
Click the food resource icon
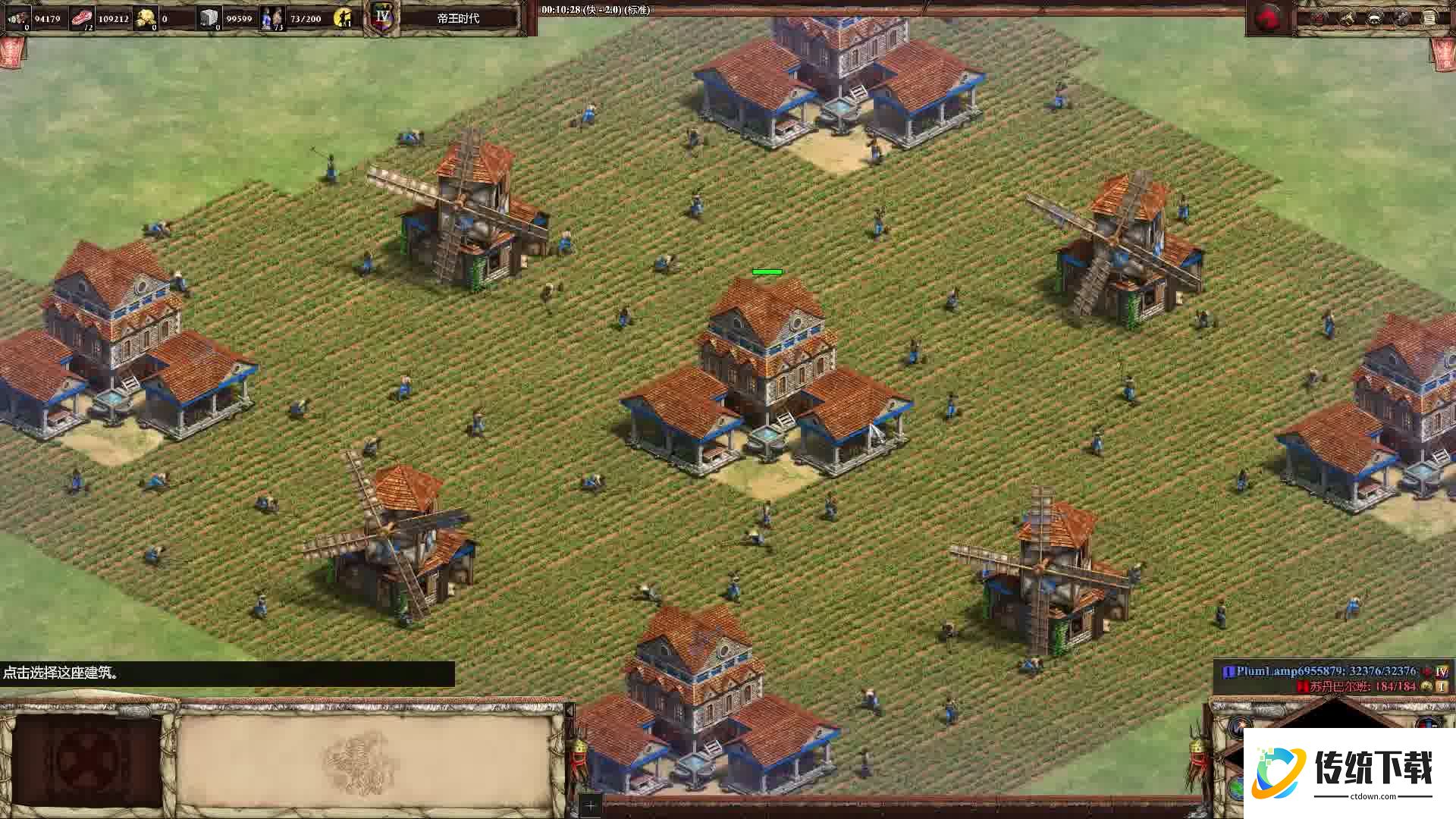point(82,17)
